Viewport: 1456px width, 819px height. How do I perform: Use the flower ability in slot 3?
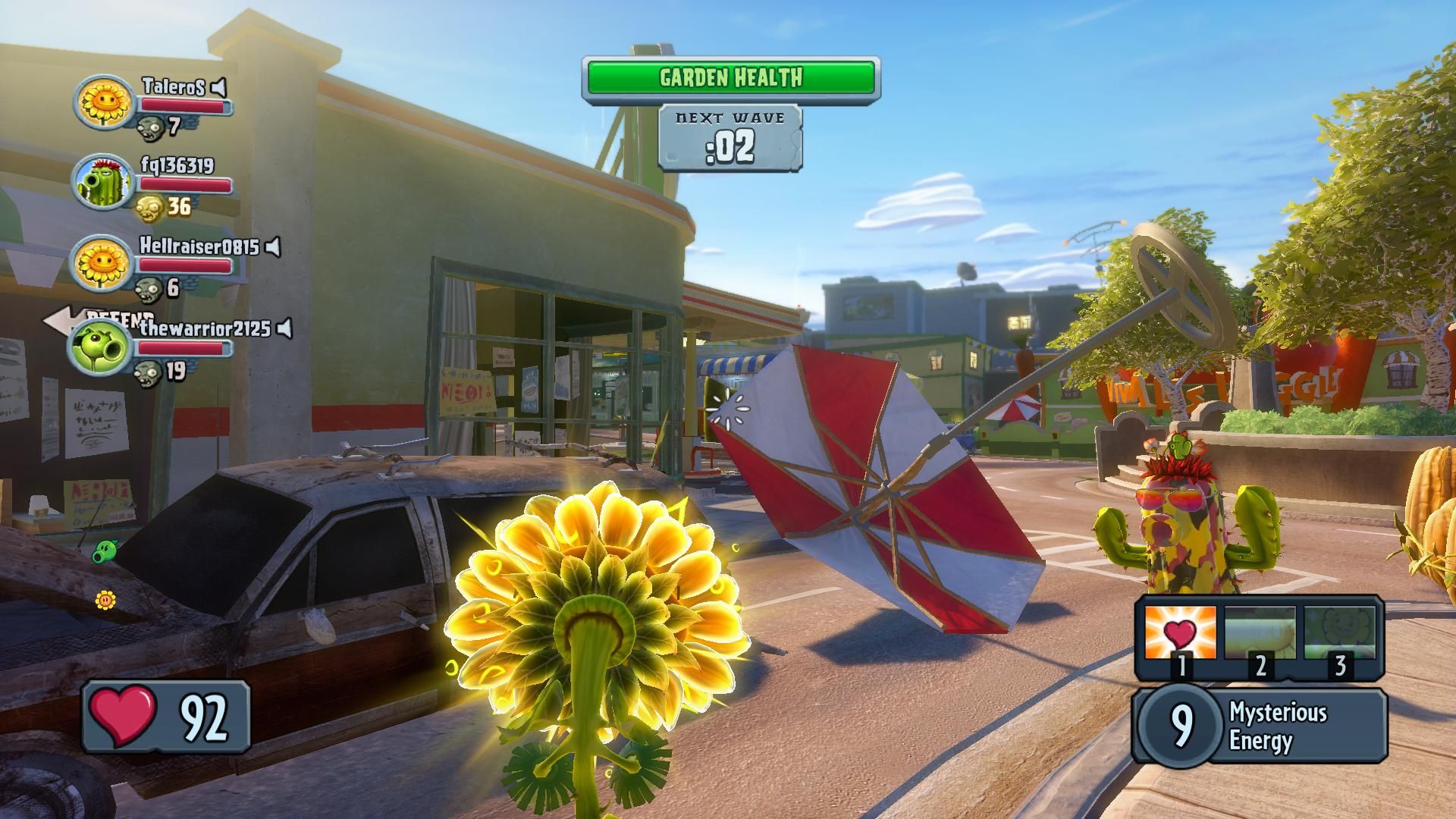tap(1339, 633)
